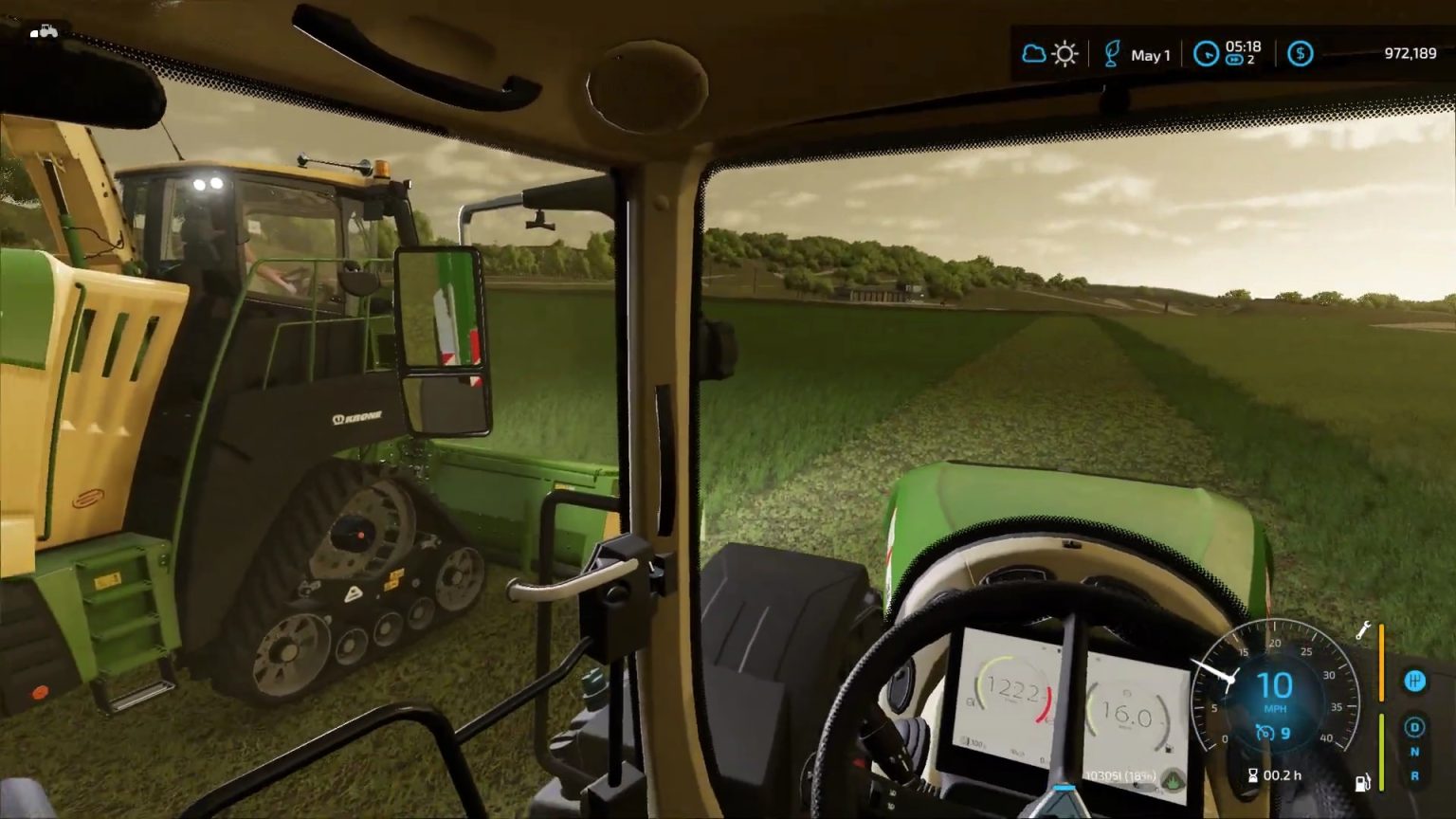Engage Drive mode D
The height and width of the screenshot is (819, 1456).
1414,726
